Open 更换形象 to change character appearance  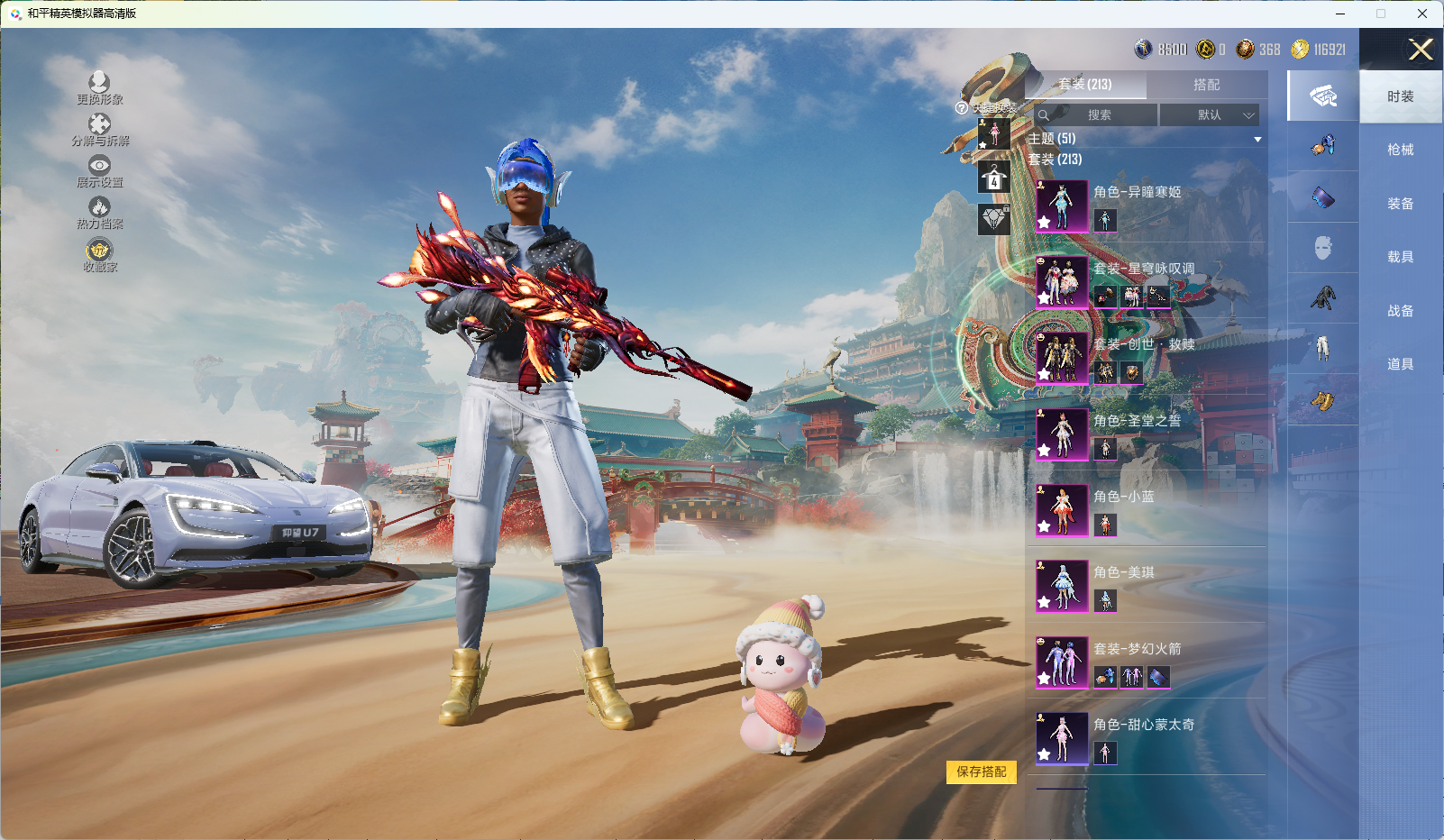click(99, 88)
